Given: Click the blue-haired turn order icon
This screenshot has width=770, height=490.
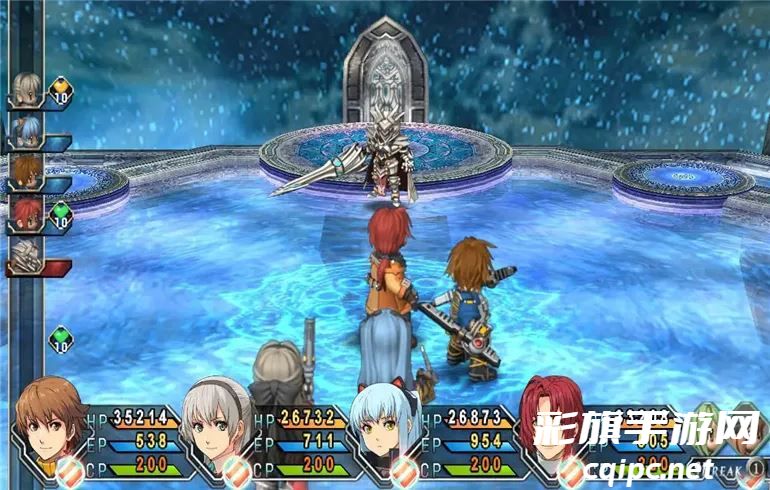Looking at the screenshot, I should (25, 131).
